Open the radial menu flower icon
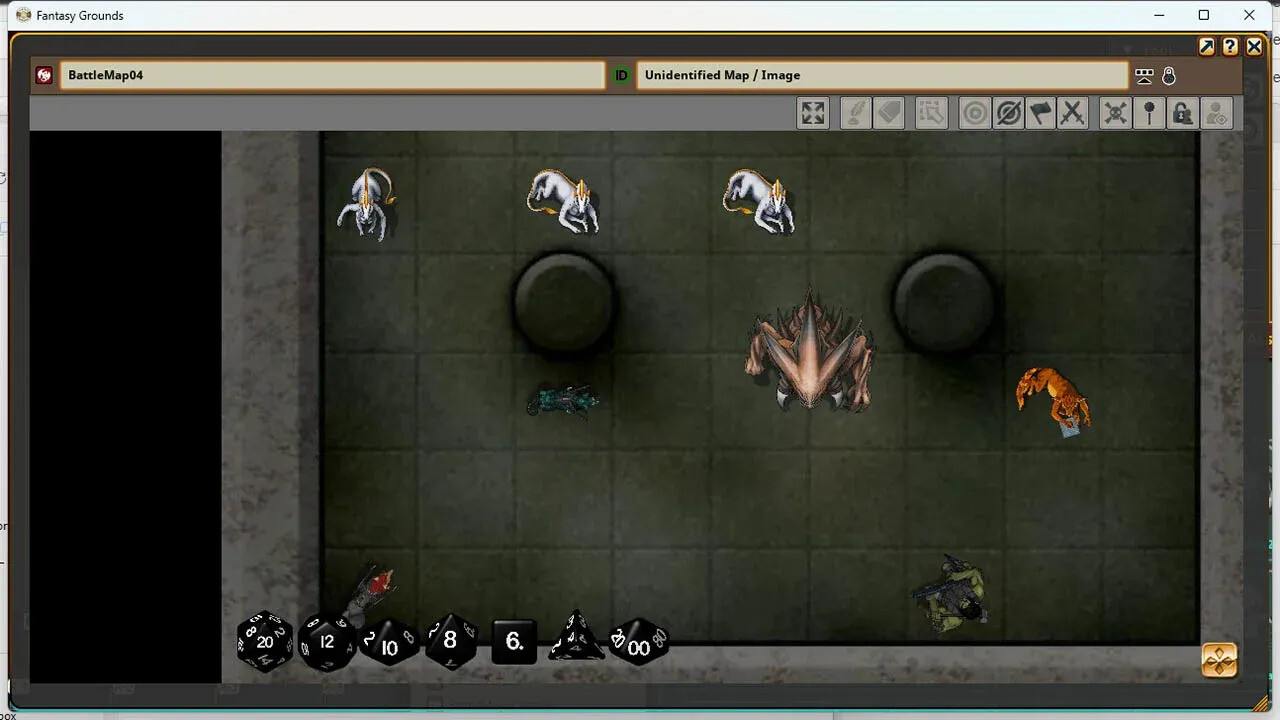The height and width of the screenshot is (720, 1280). click(x=1219, y=659)
